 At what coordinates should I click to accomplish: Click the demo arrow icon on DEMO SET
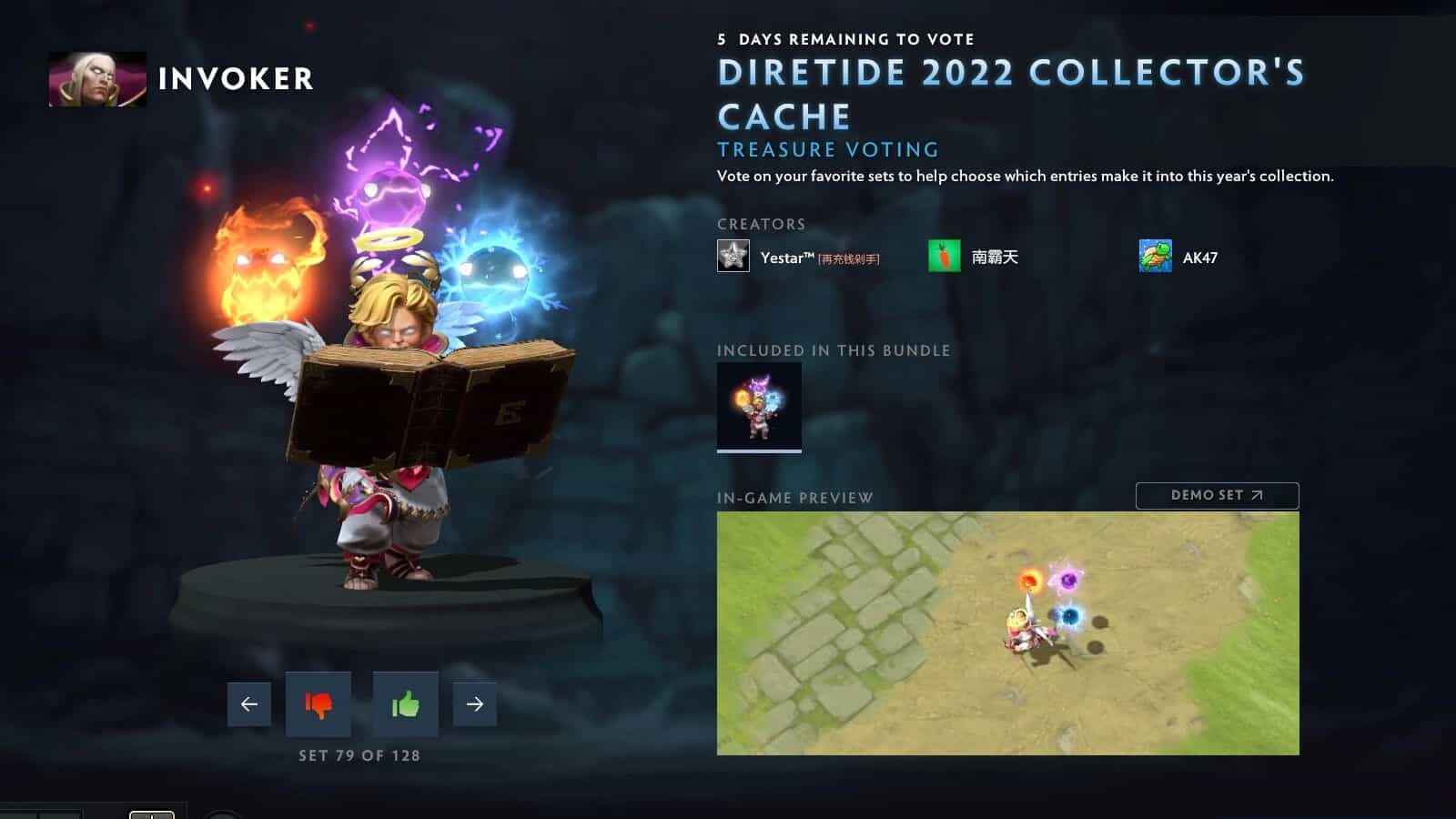[1259, 495]
